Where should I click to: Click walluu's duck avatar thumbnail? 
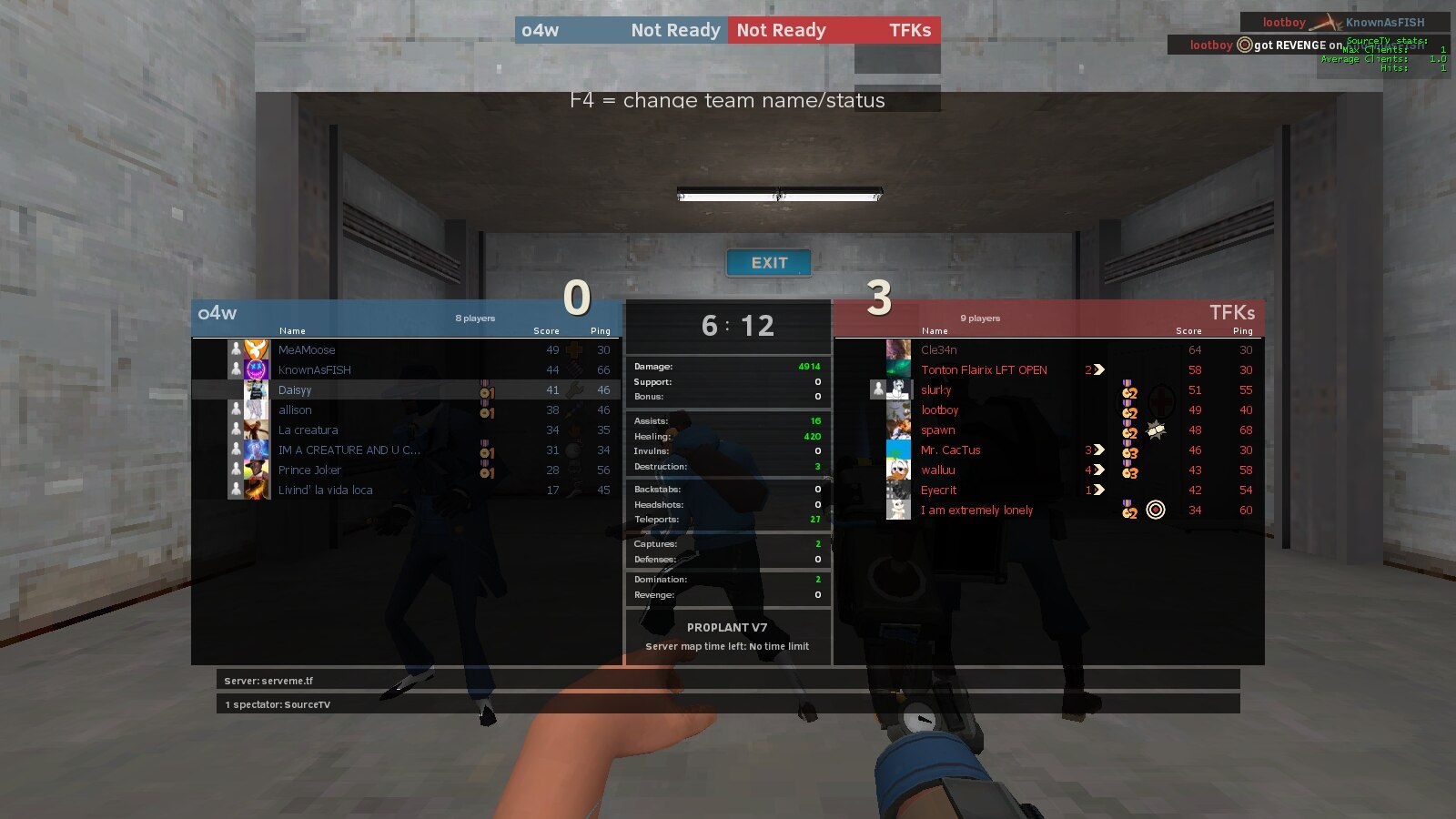[x=898, y=470]
